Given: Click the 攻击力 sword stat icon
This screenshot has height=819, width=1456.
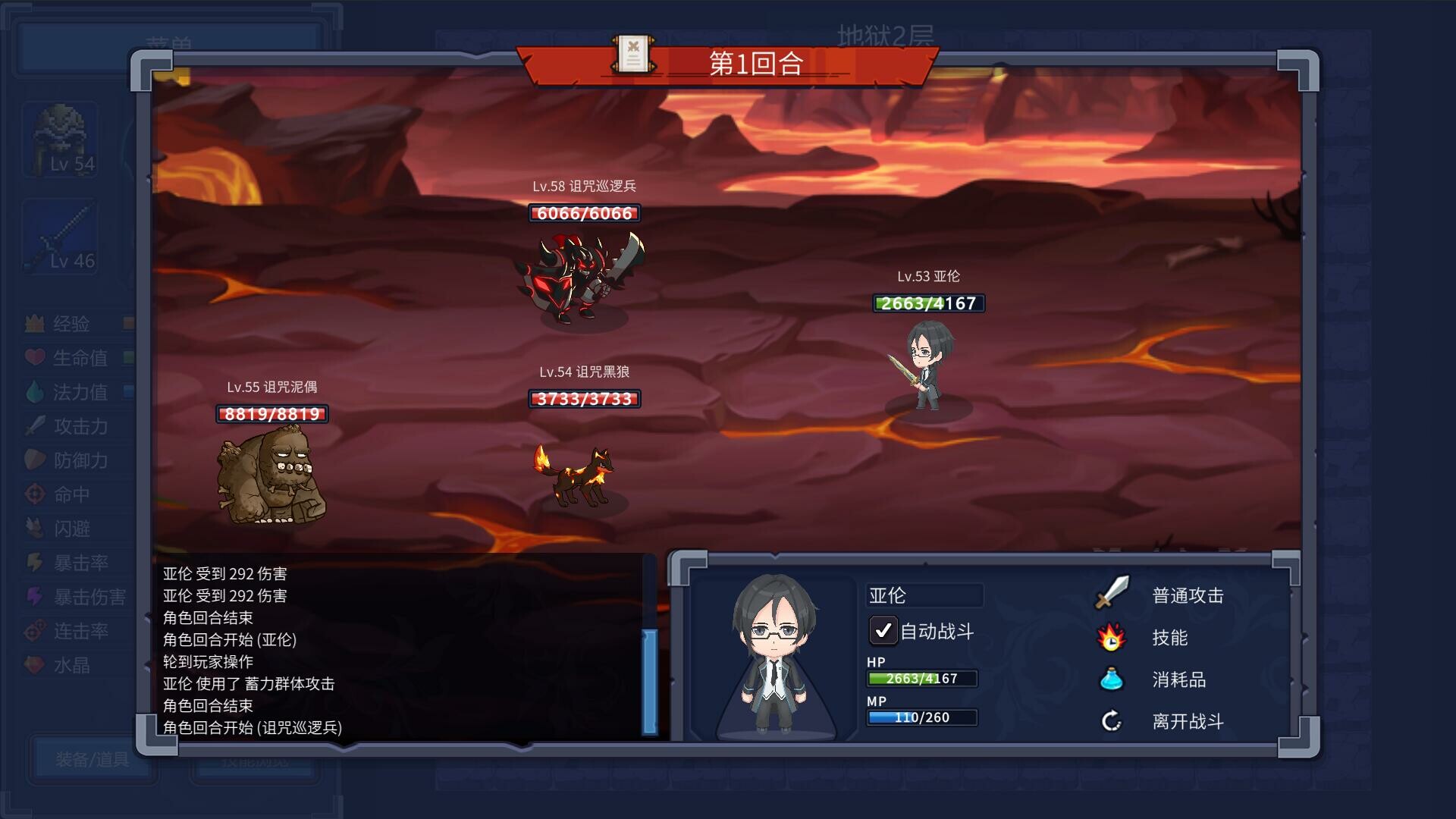Looking at the screenshot, I should [x=34, y=426].
